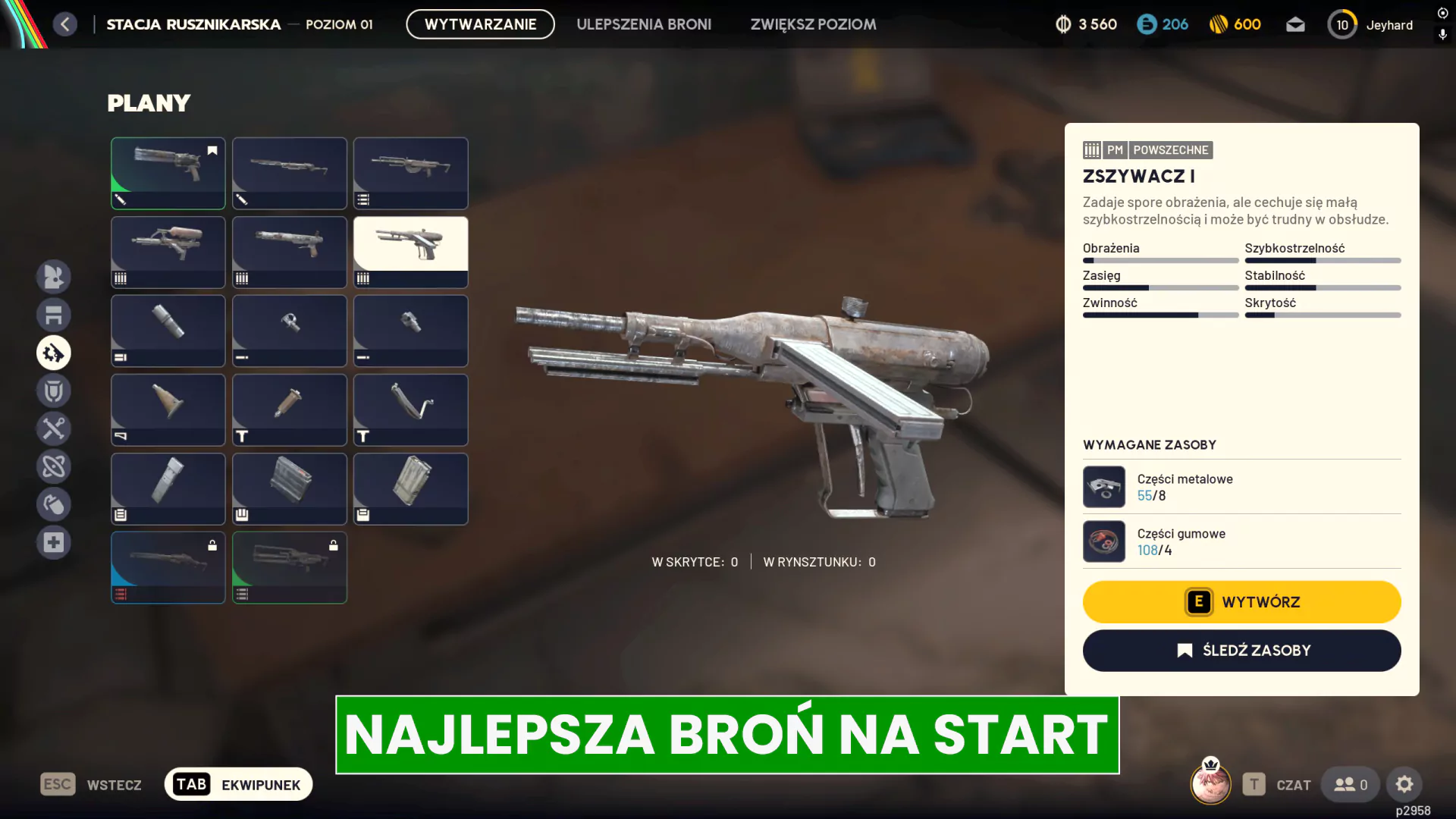The width and height of the screenshot is (1456, 819).
Task: Open the ZWIĘKSZ POZIOM tab
Action: 812,24
